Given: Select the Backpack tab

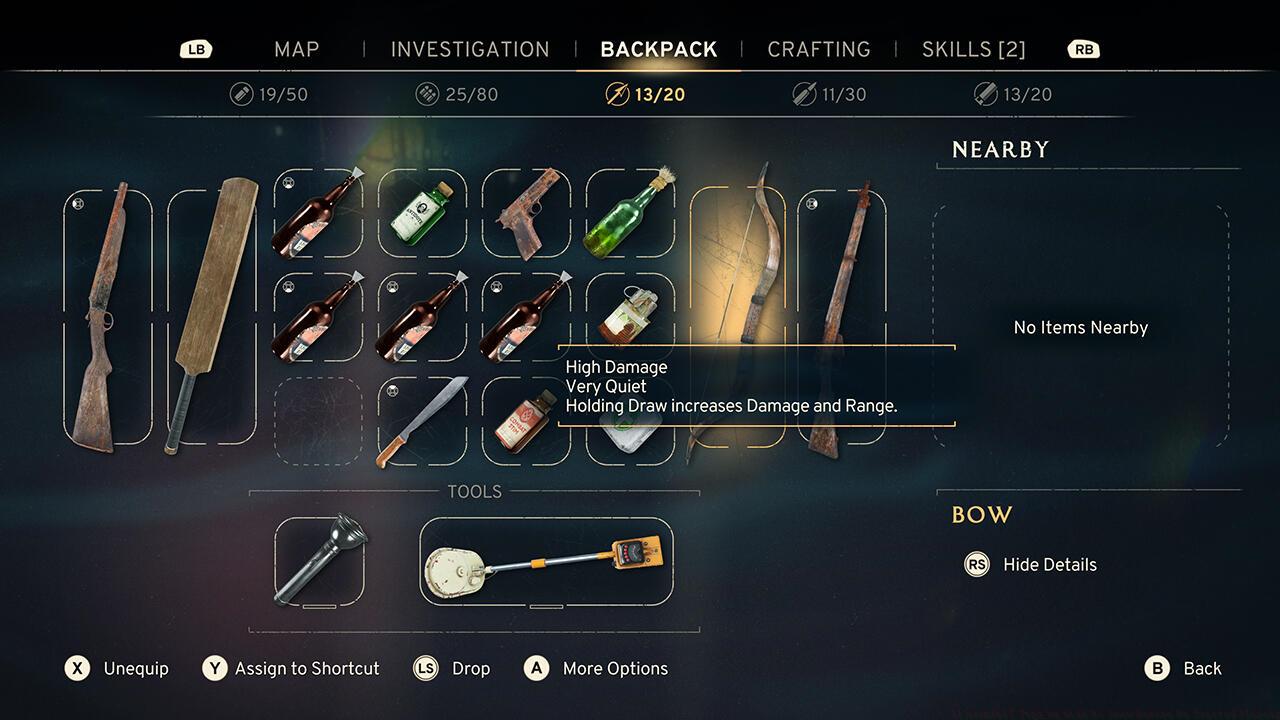Looking at the screenshot, I should coord(658,49).
